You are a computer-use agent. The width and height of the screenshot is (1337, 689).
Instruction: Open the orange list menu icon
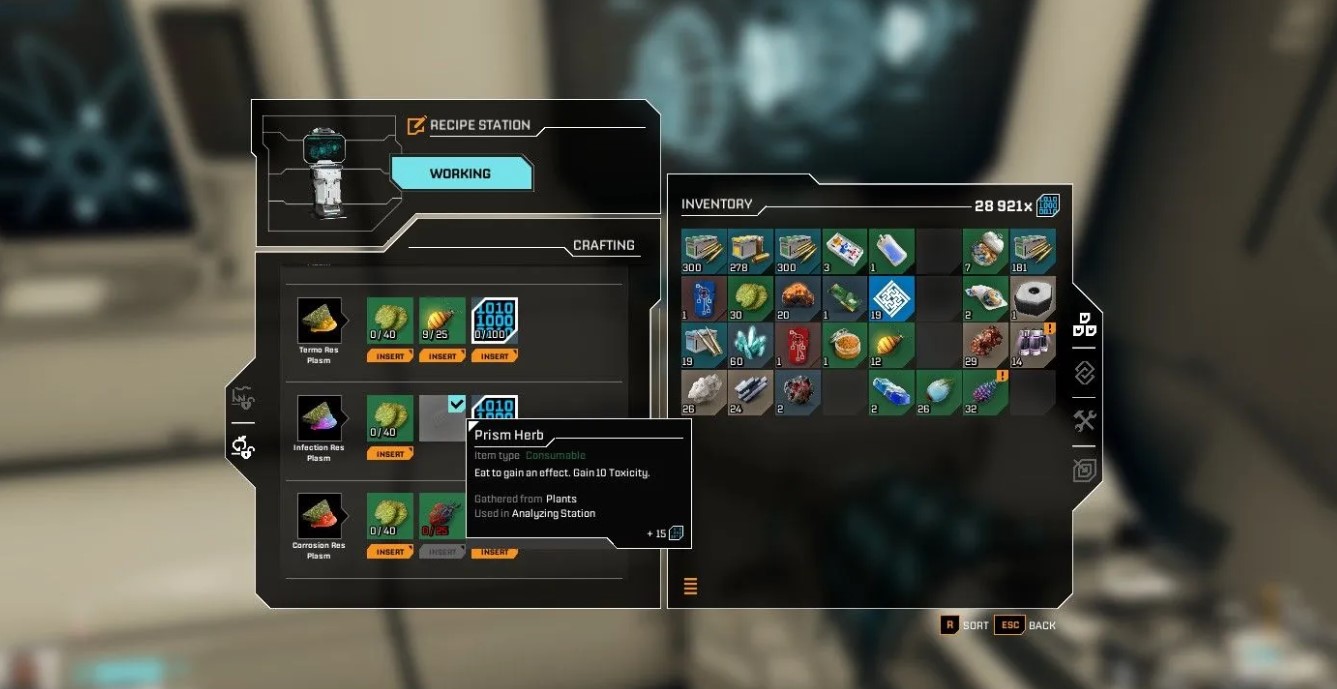(691, 586)
